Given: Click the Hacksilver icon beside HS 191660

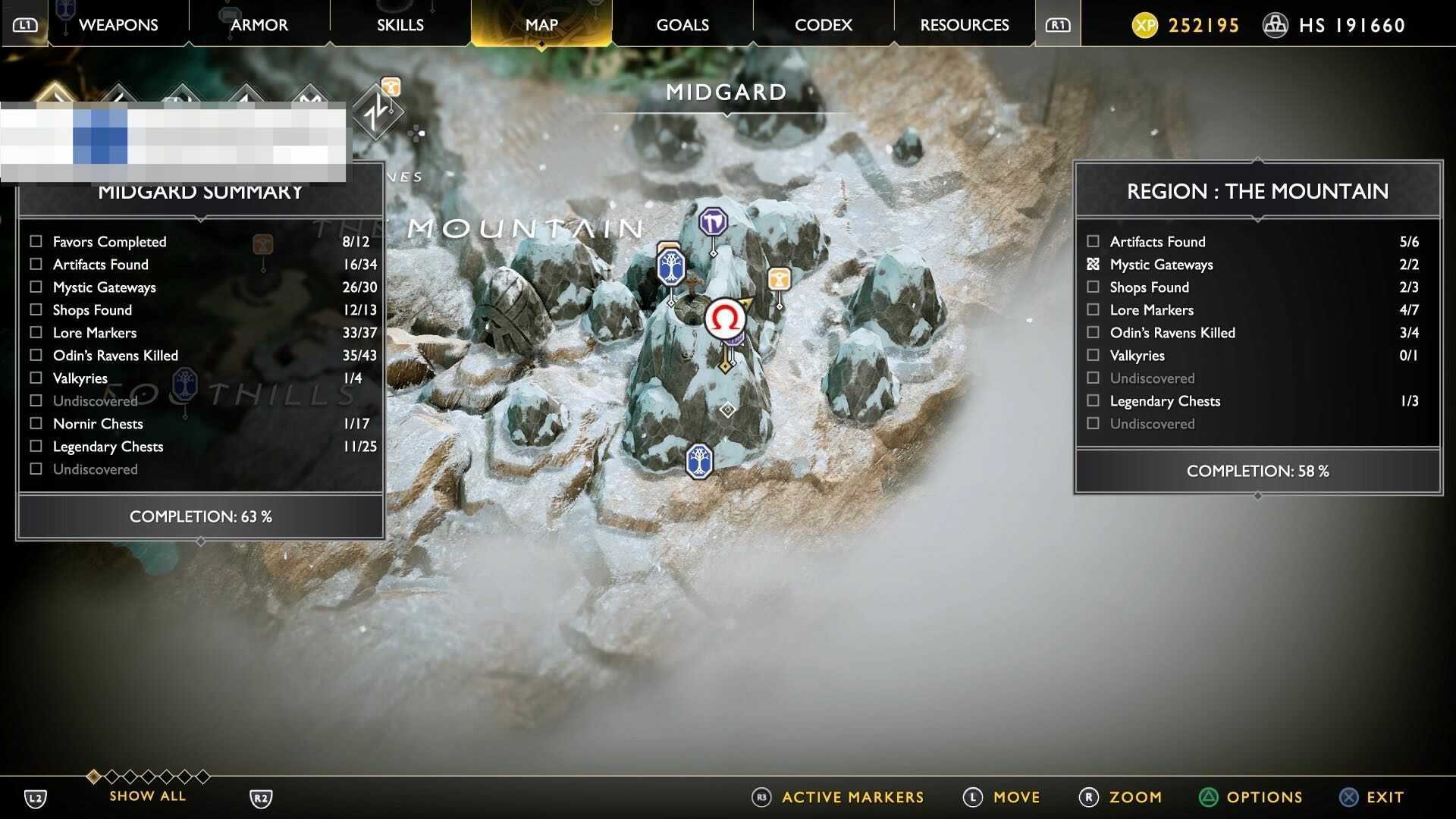Looking at the screenshot, I should [x=1275, y=24].
